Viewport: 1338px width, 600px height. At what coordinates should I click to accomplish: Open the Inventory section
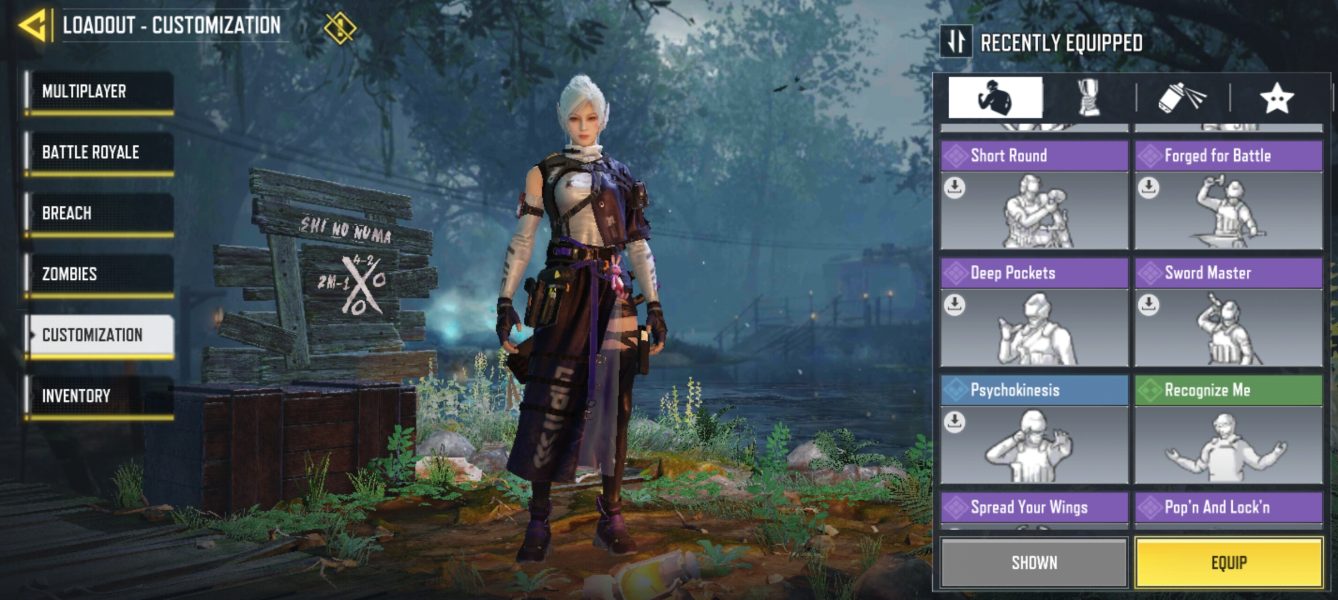[x=99, y=396]
